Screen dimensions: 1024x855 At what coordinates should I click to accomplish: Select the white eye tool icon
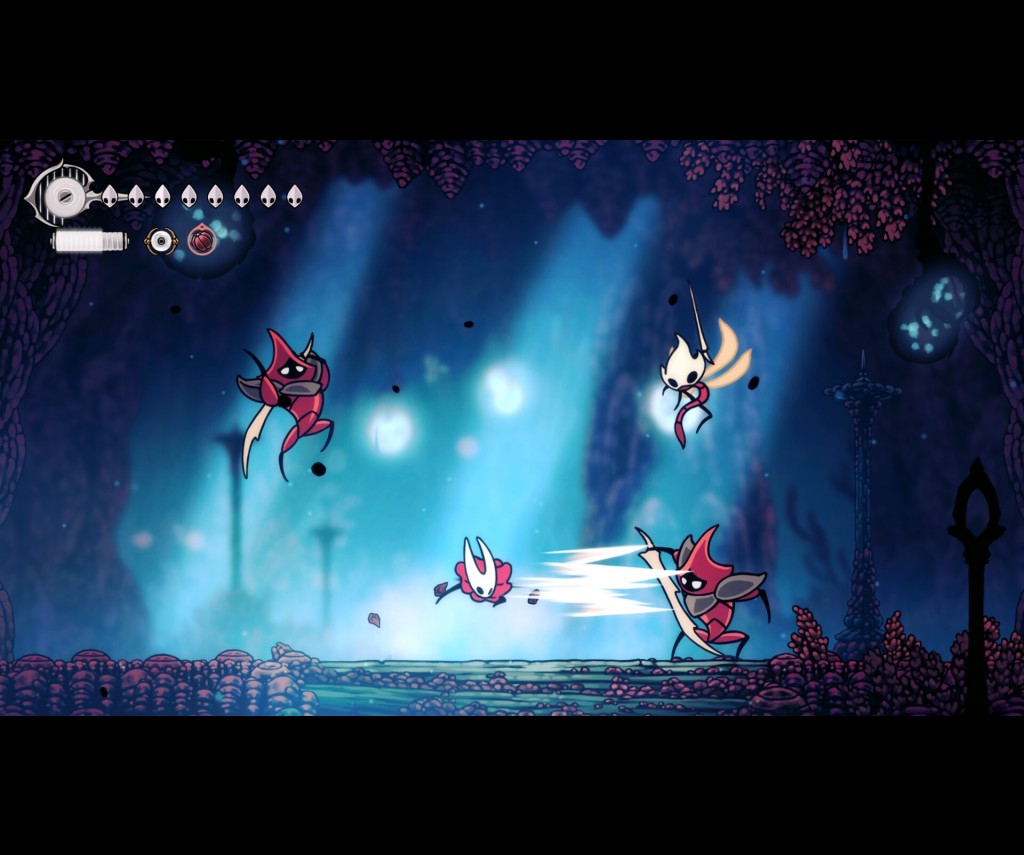click(x=160, y=241)
